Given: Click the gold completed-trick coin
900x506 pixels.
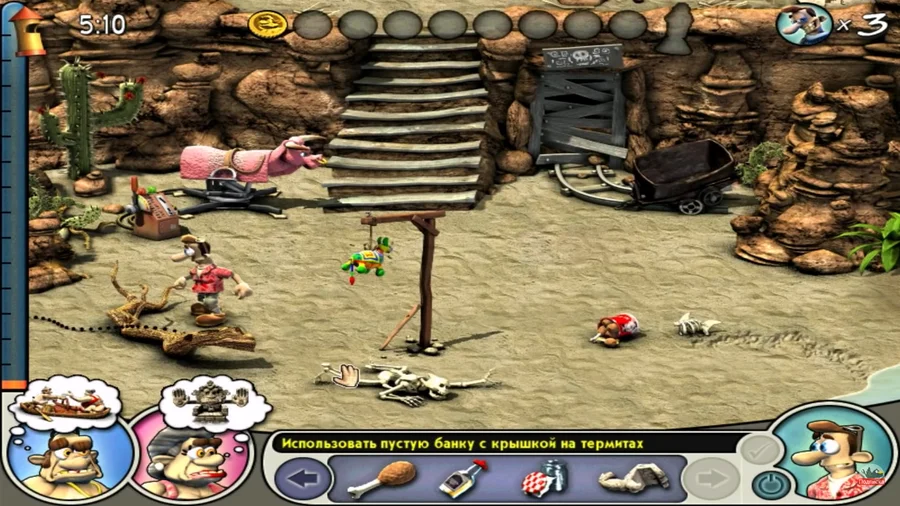Looking at the screenshot, I should pos(267,24).
